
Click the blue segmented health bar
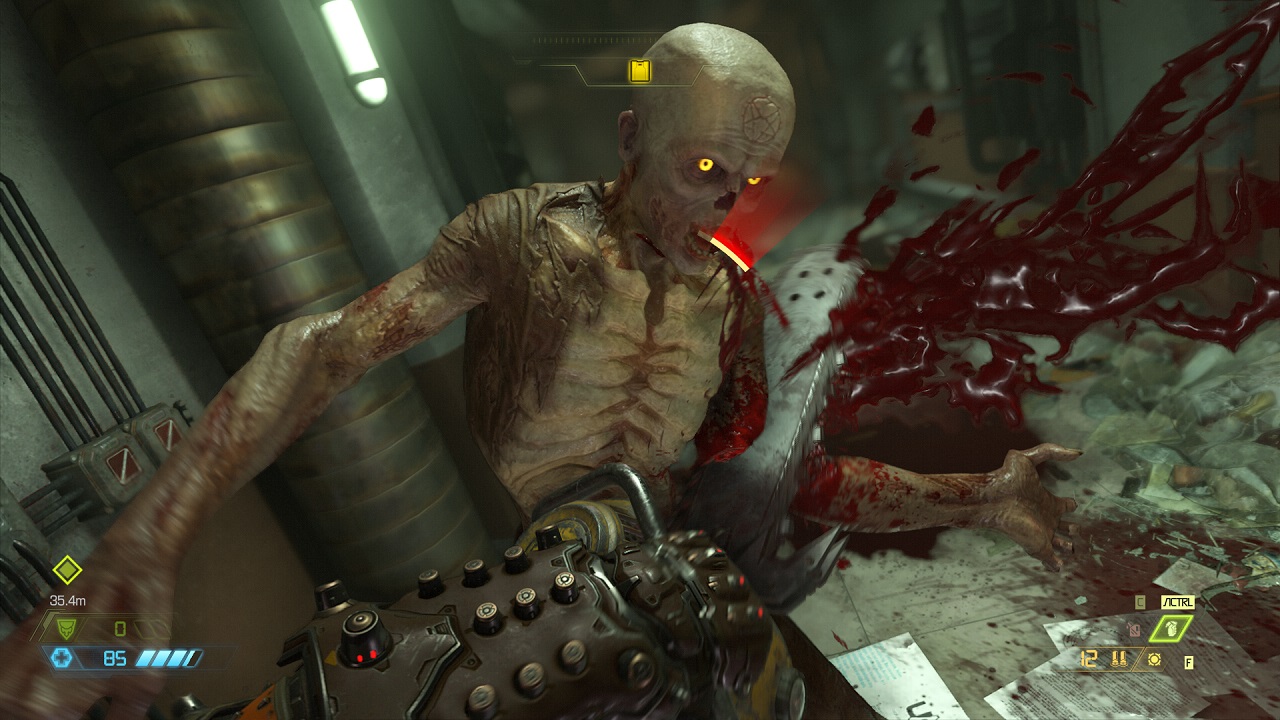pyautogui.click(x=170, y=658)
